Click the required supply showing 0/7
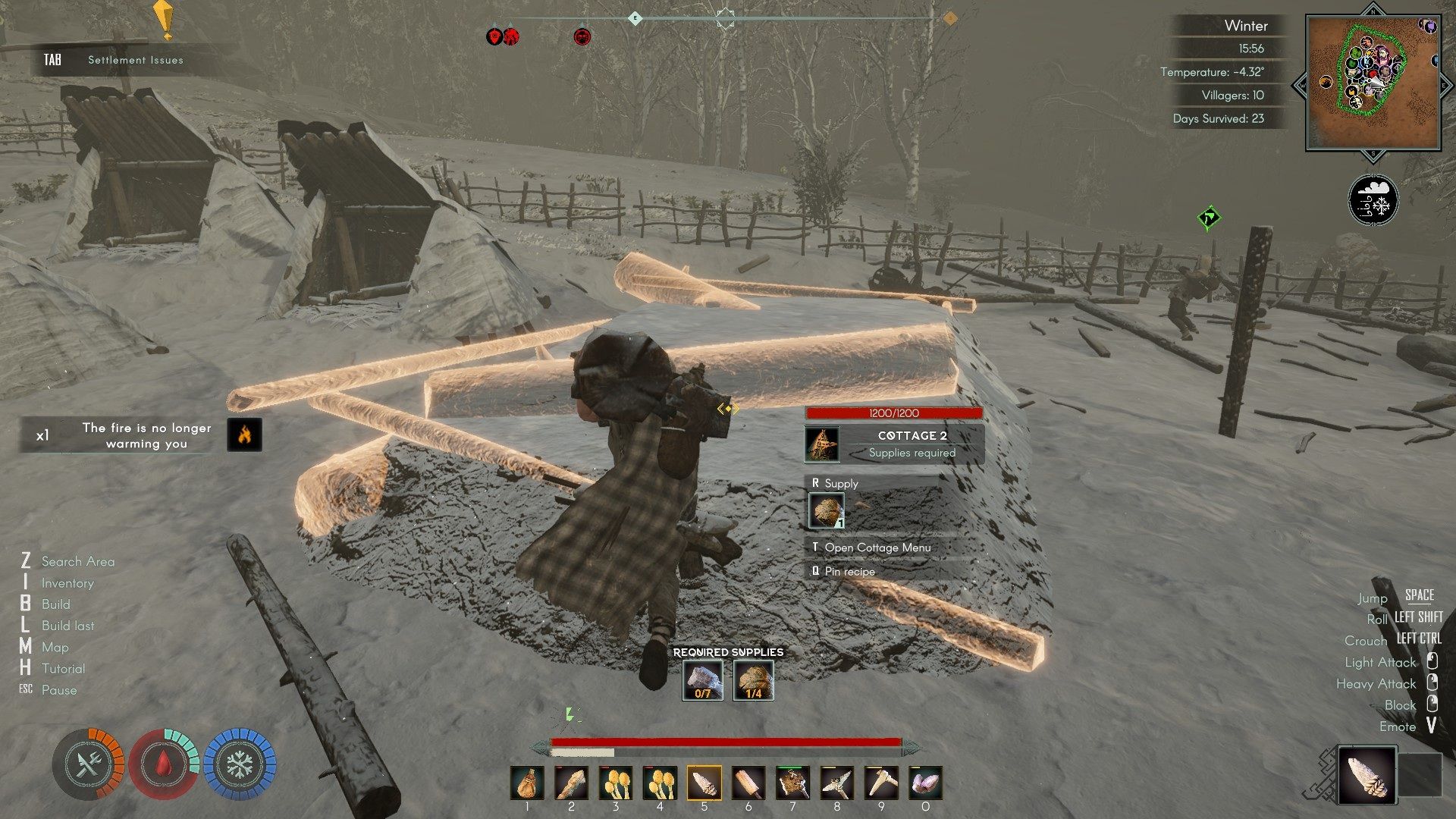 702,680
